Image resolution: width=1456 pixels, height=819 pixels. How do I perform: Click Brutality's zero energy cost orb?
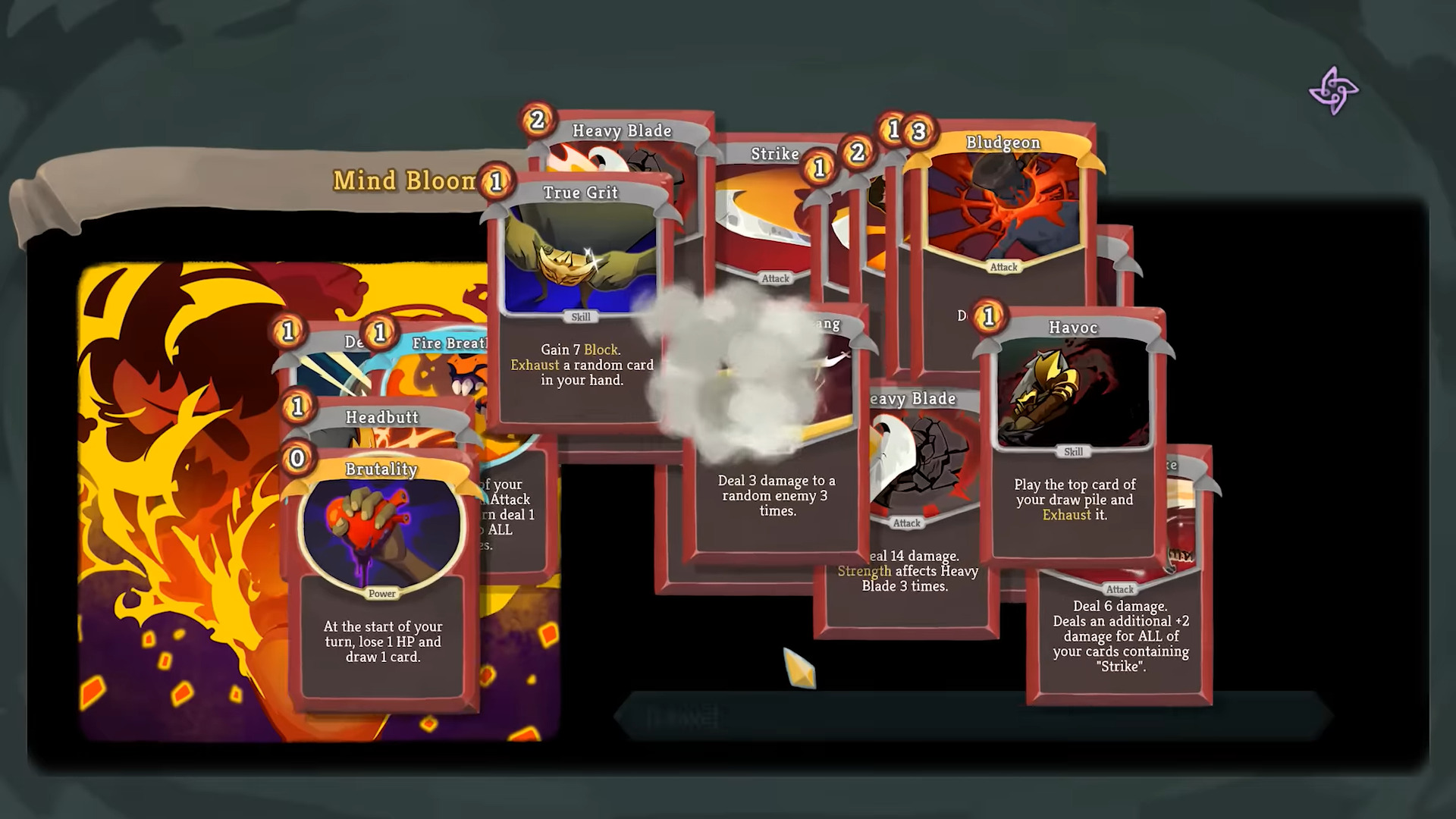point(297,458)
